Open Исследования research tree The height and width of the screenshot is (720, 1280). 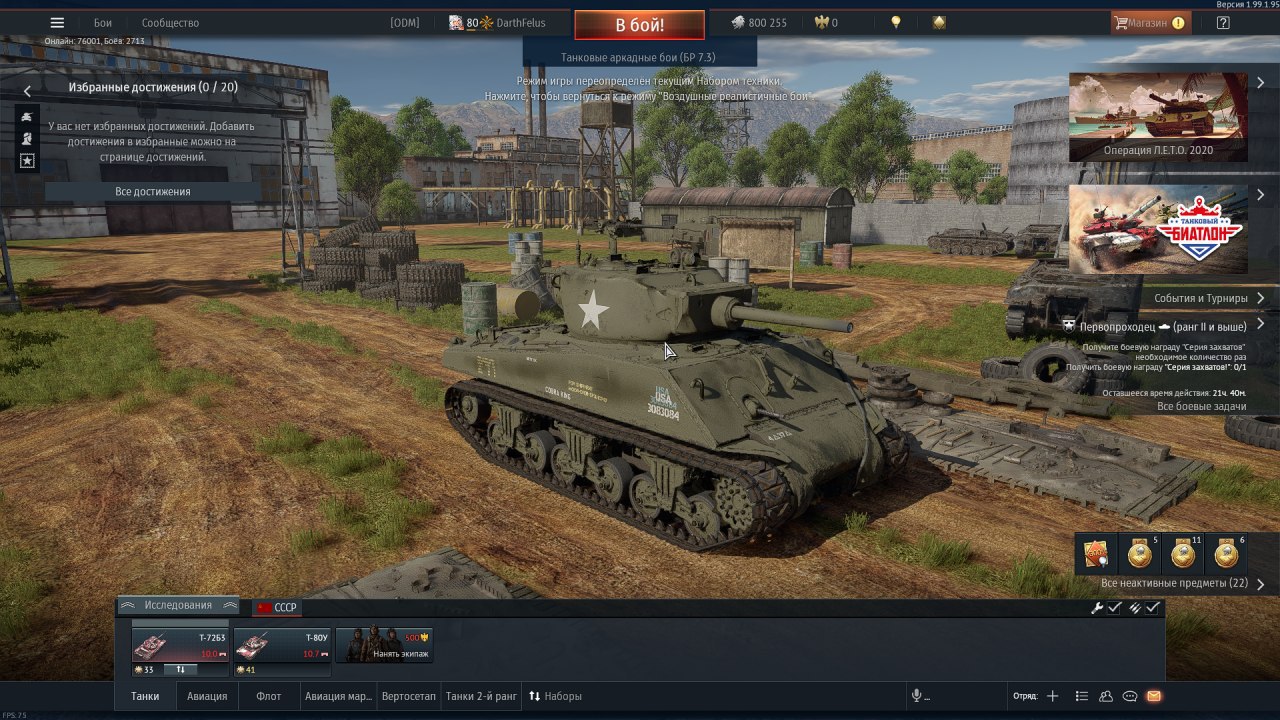click(x=177, y=606)
